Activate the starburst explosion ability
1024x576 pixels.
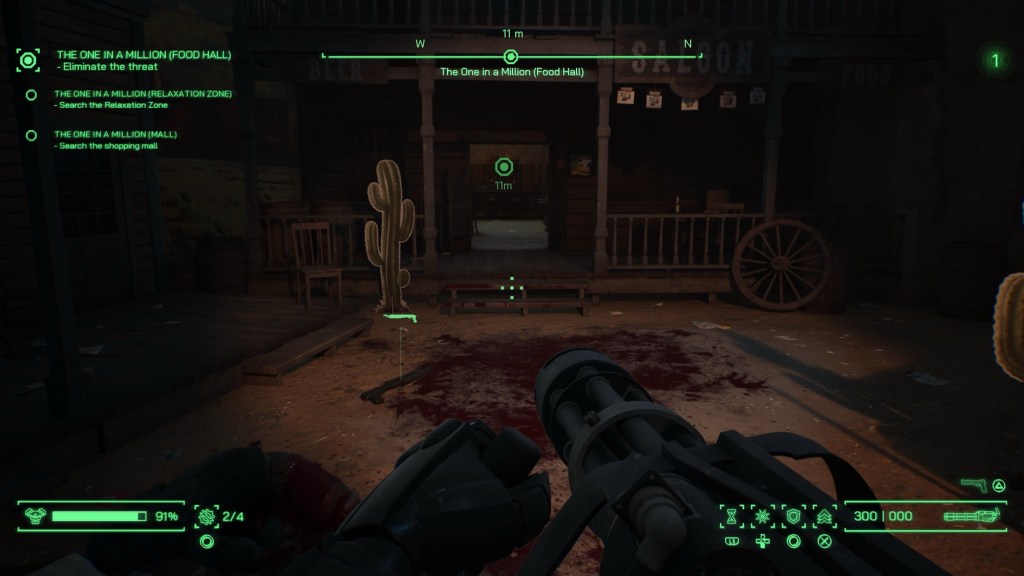(762, 516)
